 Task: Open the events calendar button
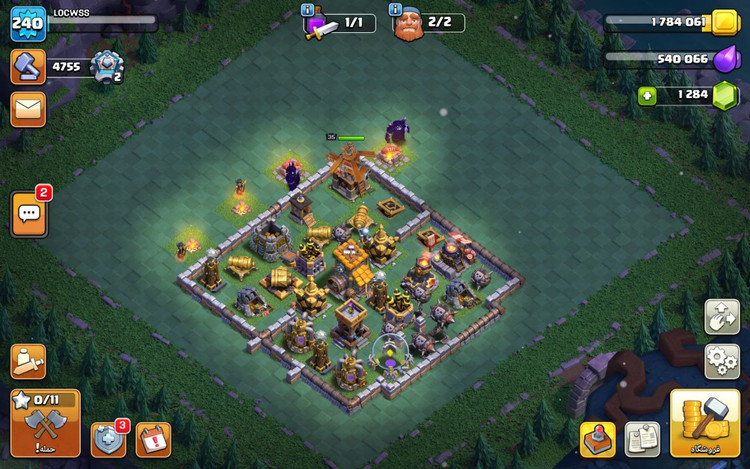tap(154, 440)
